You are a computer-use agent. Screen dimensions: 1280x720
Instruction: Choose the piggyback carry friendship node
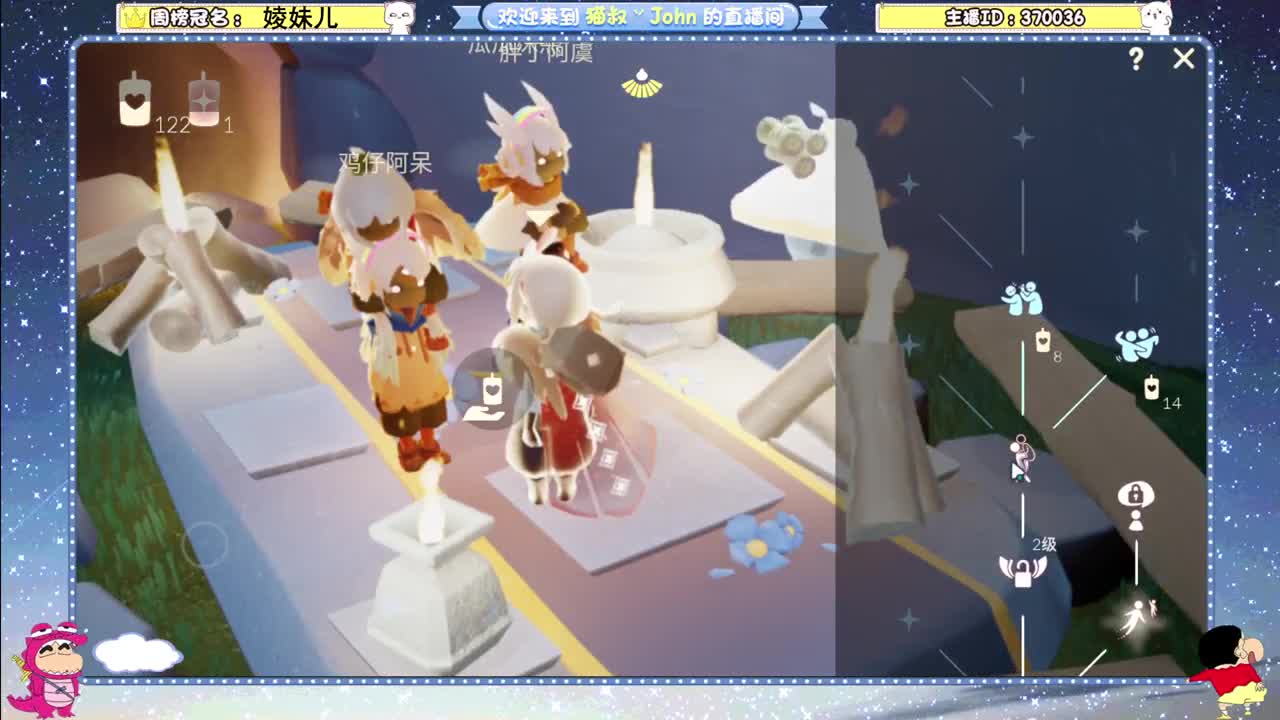pos(1021,450)
